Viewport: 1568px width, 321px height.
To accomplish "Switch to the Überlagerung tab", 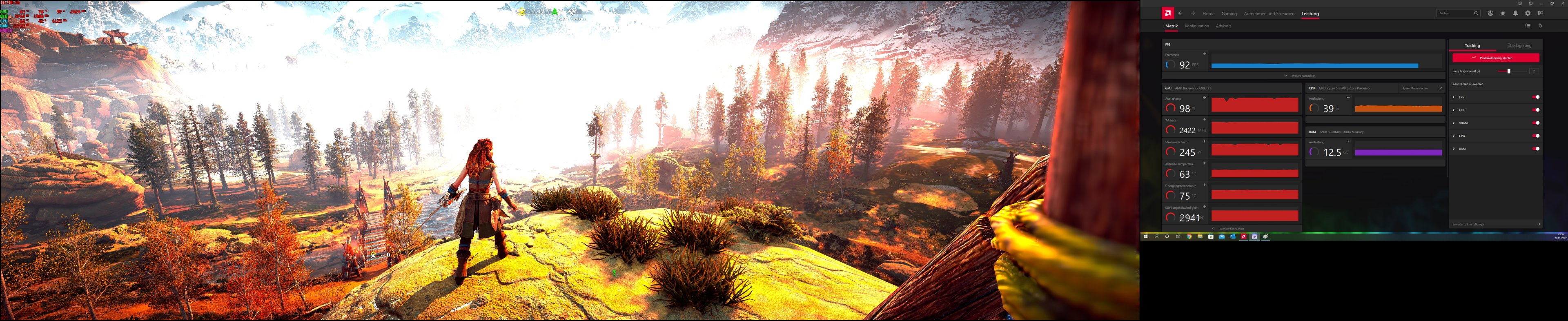I will click(x=1519, y=46).
